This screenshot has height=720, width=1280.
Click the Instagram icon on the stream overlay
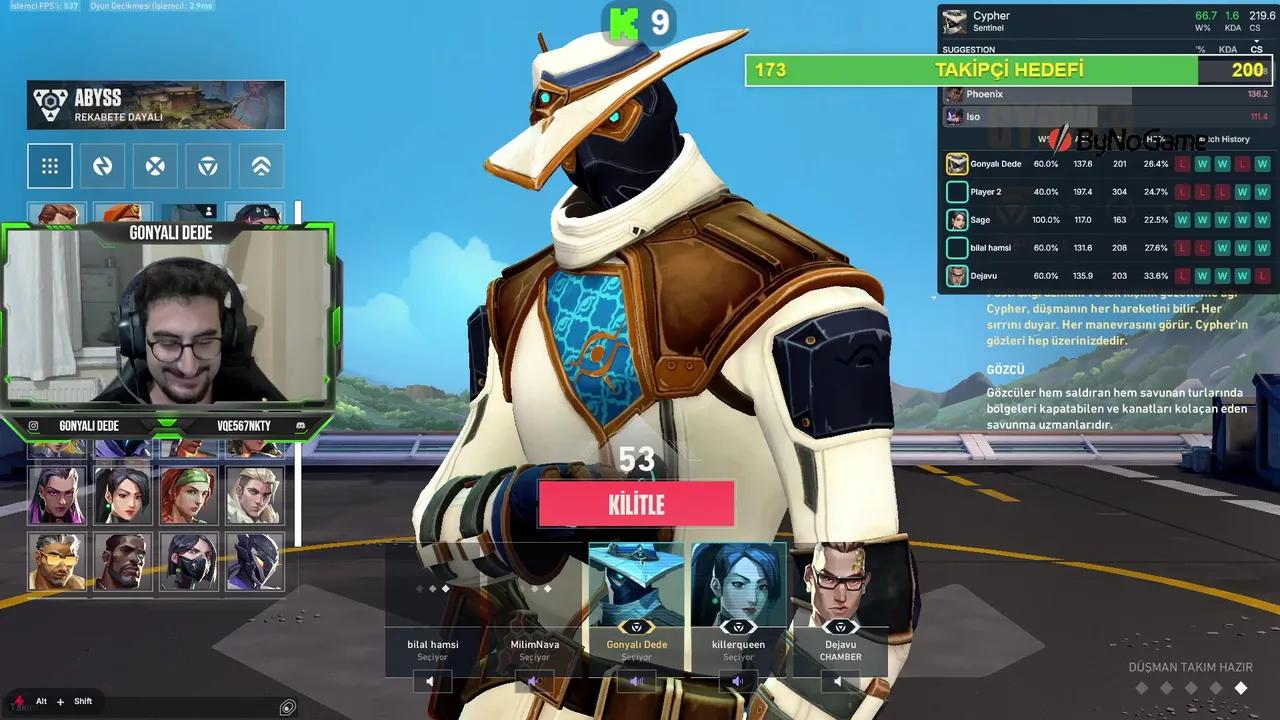point(35,425)
